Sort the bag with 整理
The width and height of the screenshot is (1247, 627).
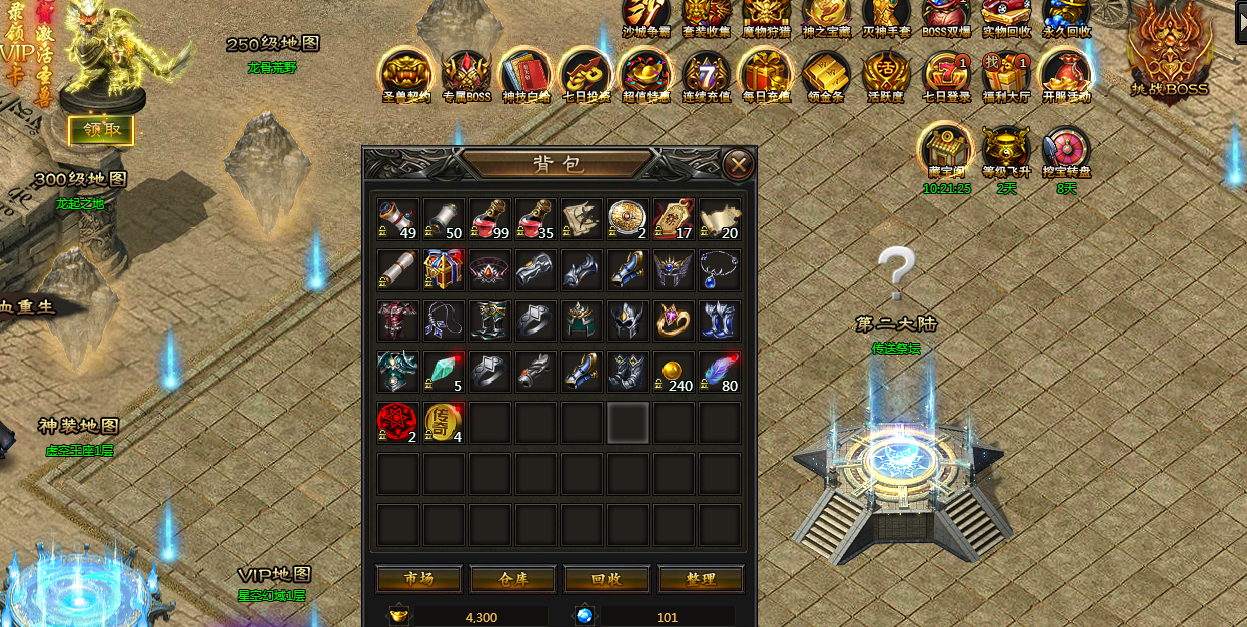[701, 579]
